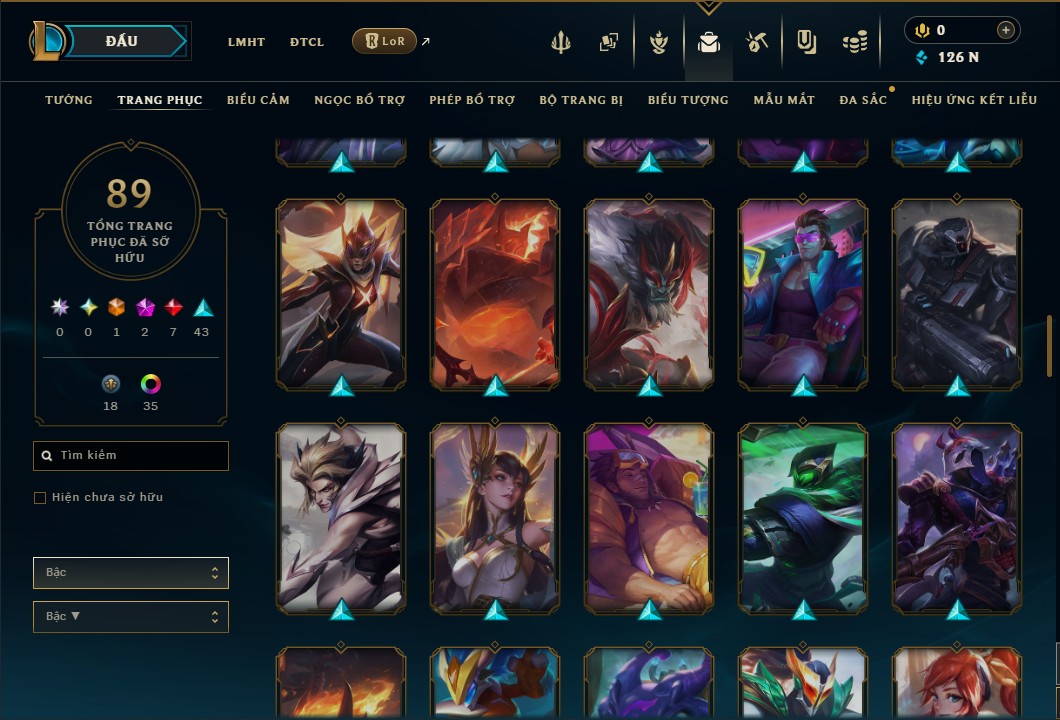Image resolution: width=1060 pixels, height=720 pixels.
Task: Click the Tìm kiếm search field
Action: point(131,456)
